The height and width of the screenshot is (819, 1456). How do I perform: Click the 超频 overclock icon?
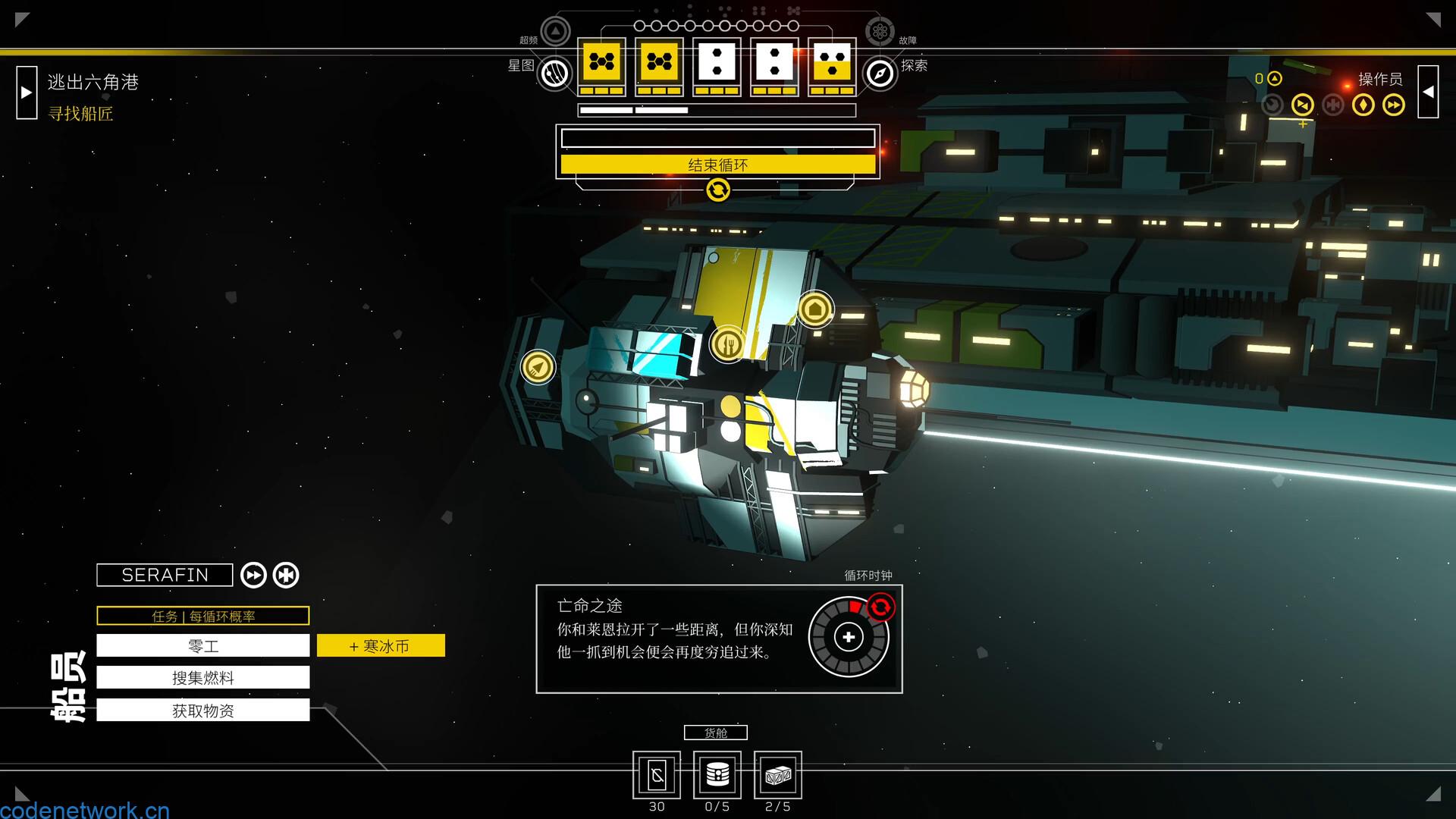pyautogui.click(x=556, y=31)
